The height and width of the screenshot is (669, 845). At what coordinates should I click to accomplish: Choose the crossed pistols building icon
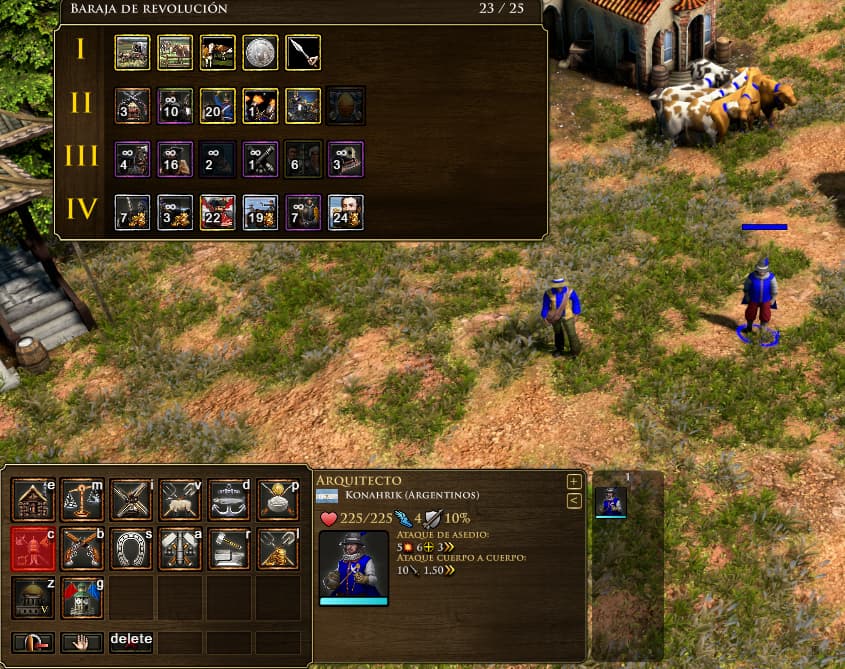click(x=82, y=548)
